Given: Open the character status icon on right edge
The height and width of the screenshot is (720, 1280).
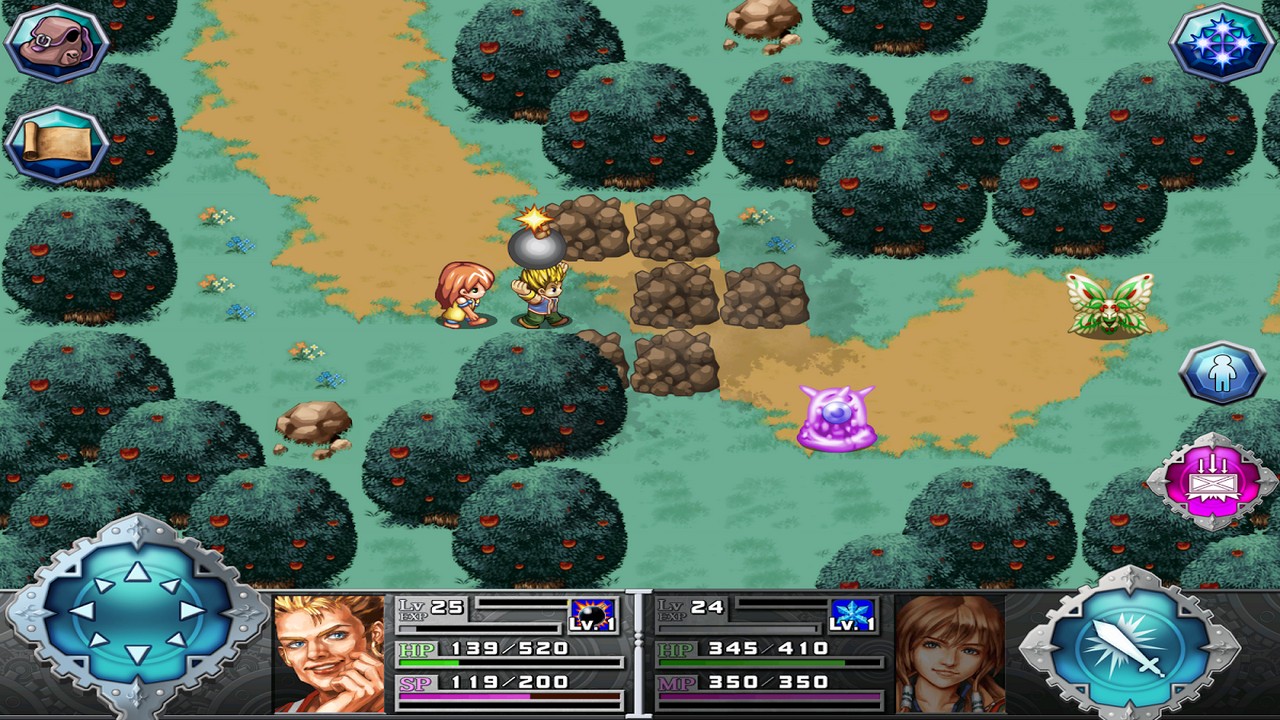Looking at the screenshot, I should 1222,372.
